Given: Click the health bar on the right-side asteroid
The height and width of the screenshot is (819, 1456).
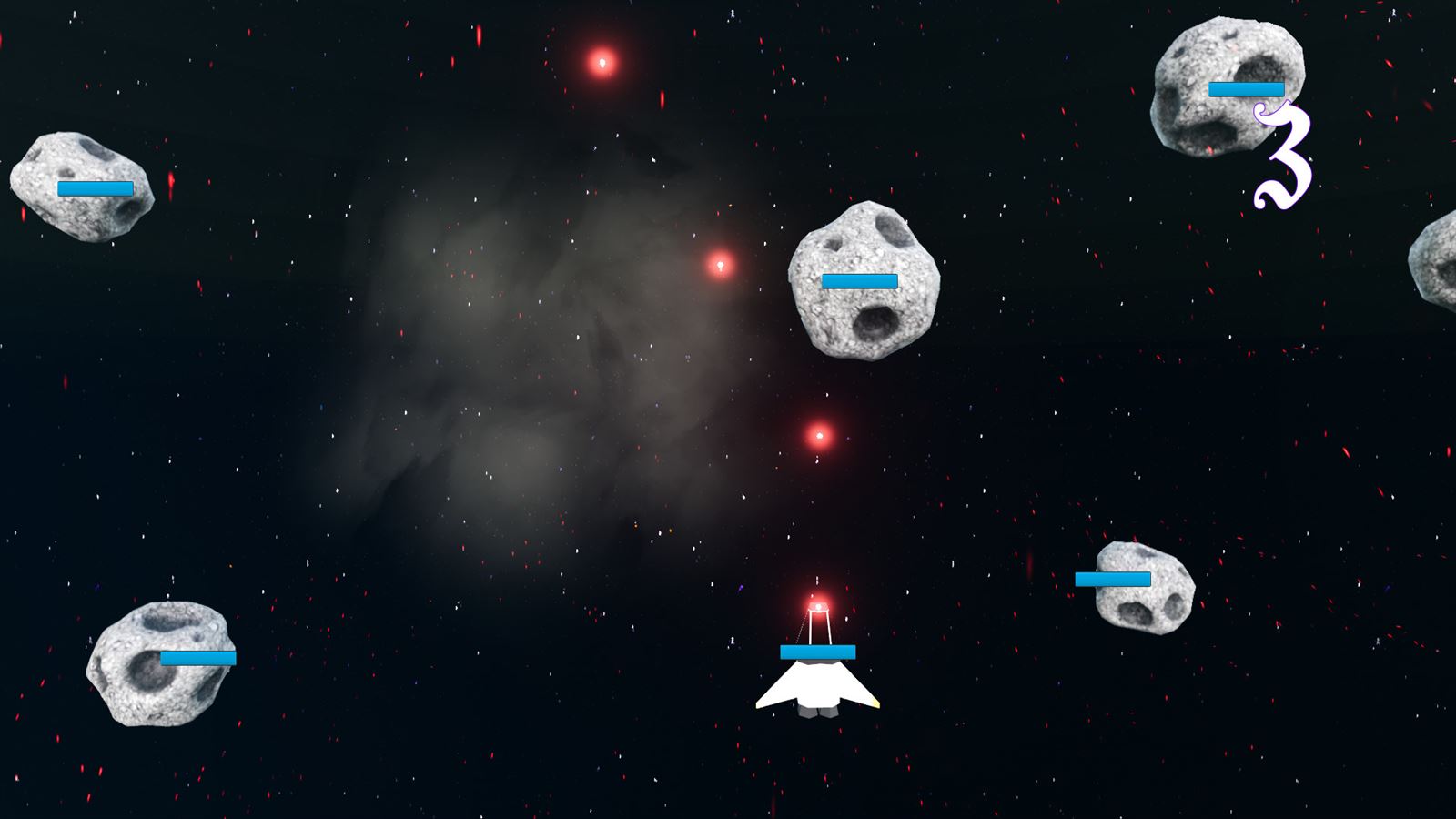Looking at the screenshot, I should 1113,578.
